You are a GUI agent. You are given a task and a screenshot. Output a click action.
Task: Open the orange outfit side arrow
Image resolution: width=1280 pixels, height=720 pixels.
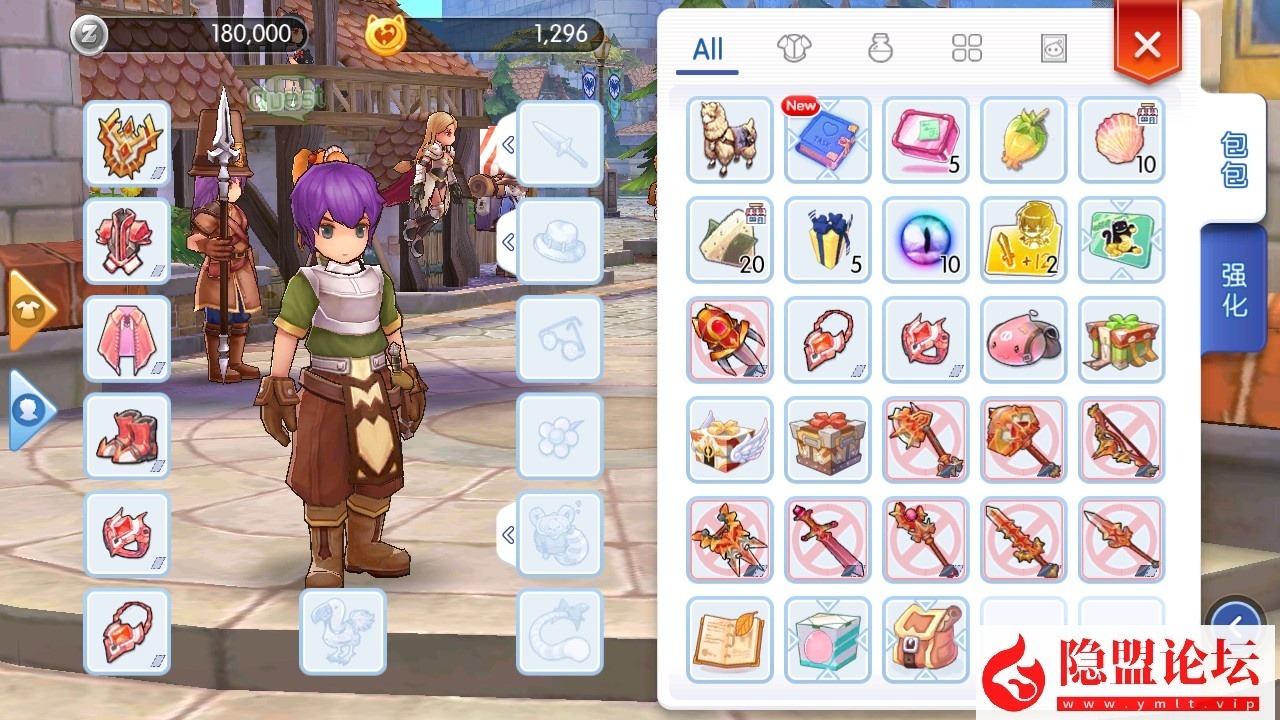tap(29, 310)
